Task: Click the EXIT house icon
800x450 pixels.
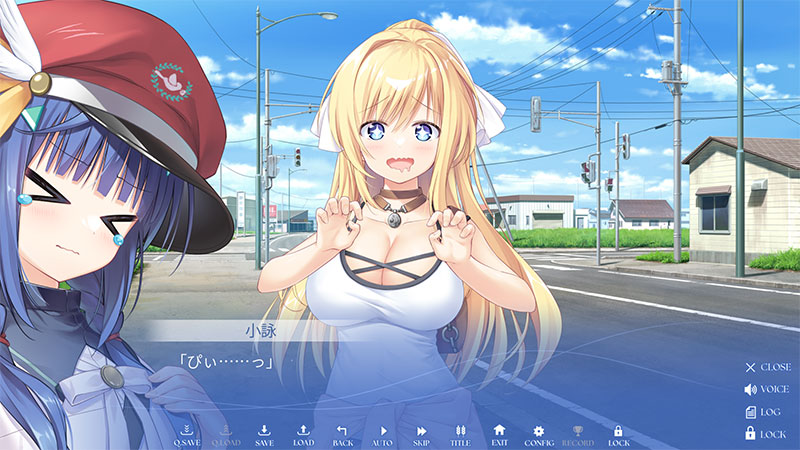Action: pyautogui.click(x=499, y=434)
